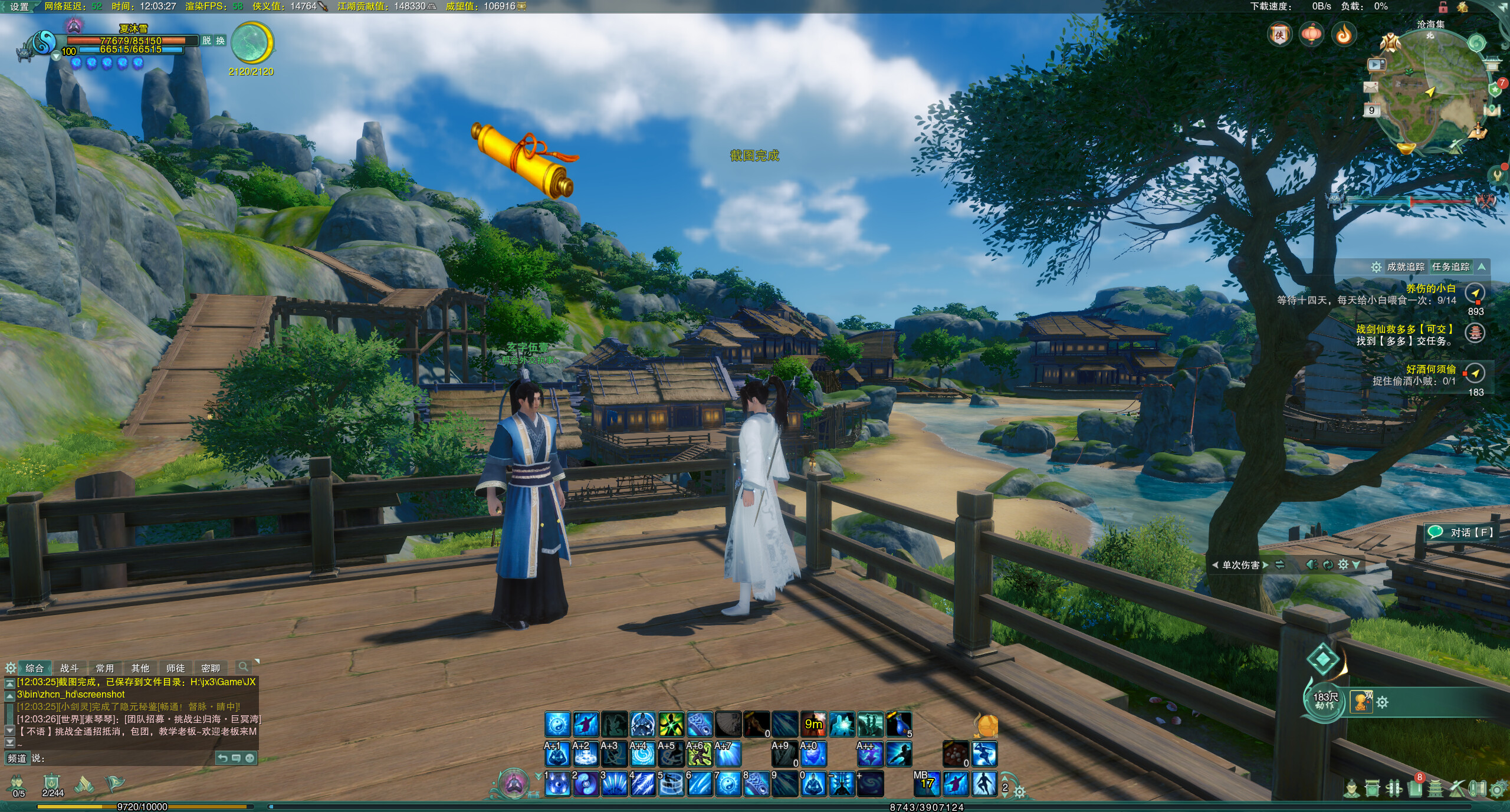Viewport: 1510px width, 812px height.
Task: Switch to the 成就追踪 achievement tracker tab
Action: pyautogui.click(x=1405, y=267)
